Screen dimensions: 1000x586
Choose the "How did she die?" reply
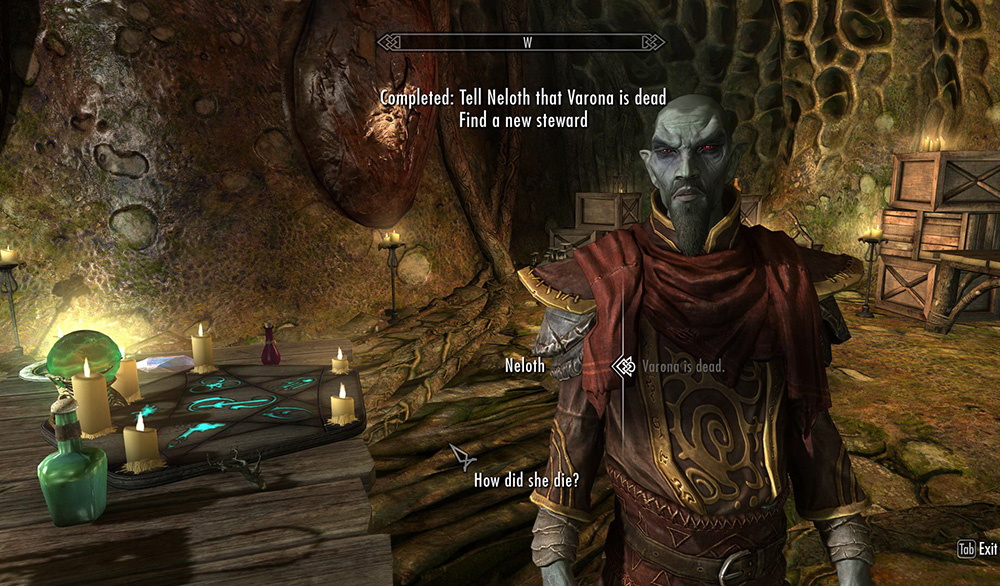pos(526,480)
